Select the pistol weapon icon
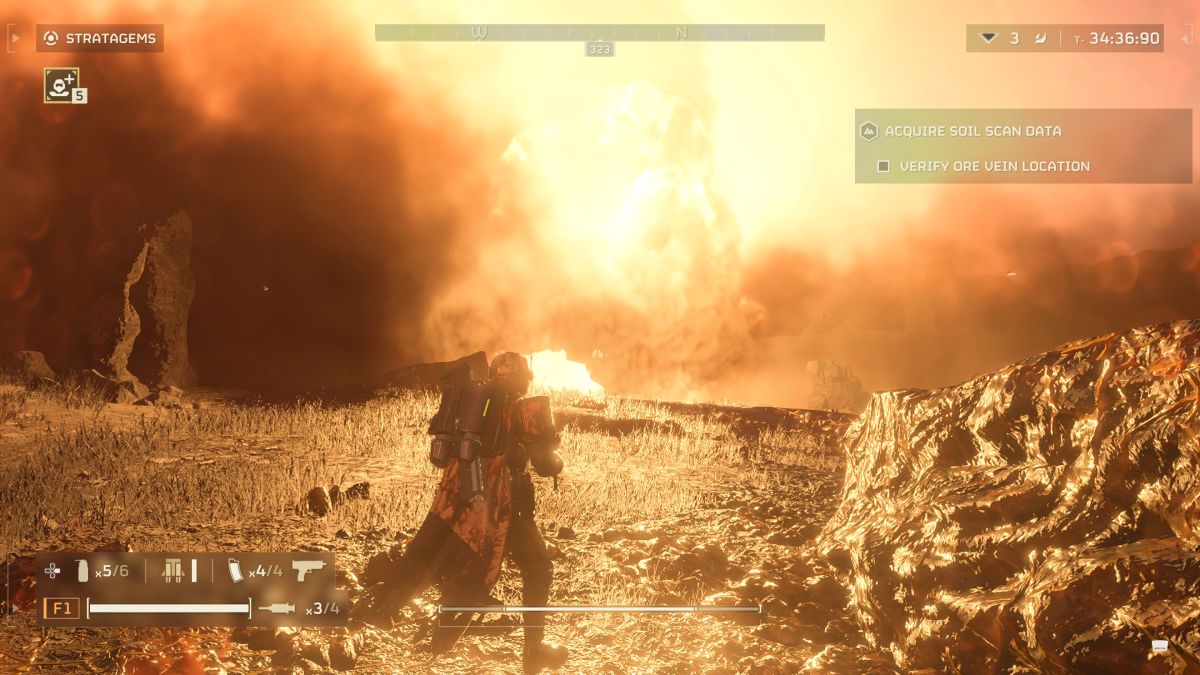The image size is (1200, 675). click(x=310, y=570)
